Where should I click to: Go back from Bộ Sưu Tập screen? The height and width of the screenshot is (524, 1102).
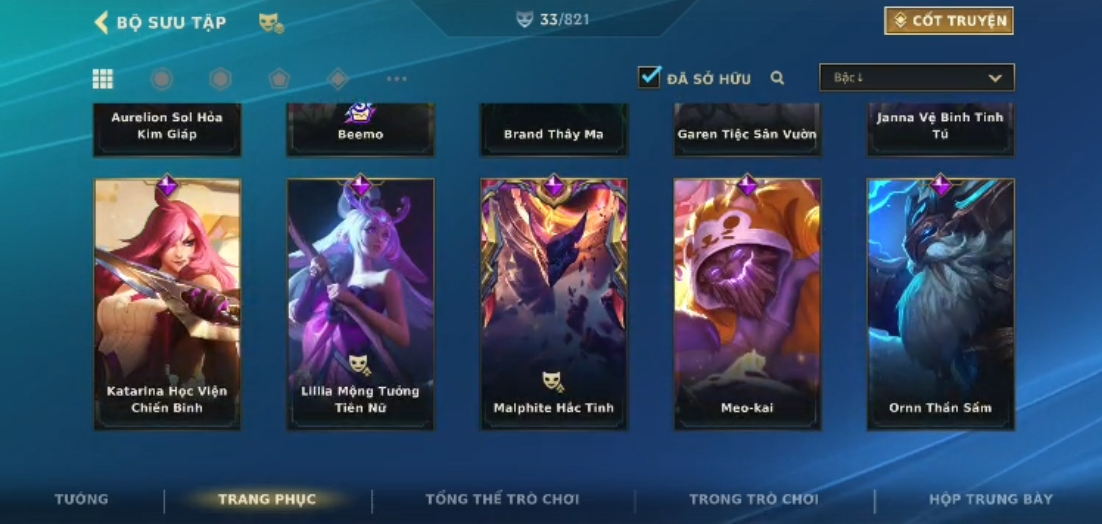[101, 22]
